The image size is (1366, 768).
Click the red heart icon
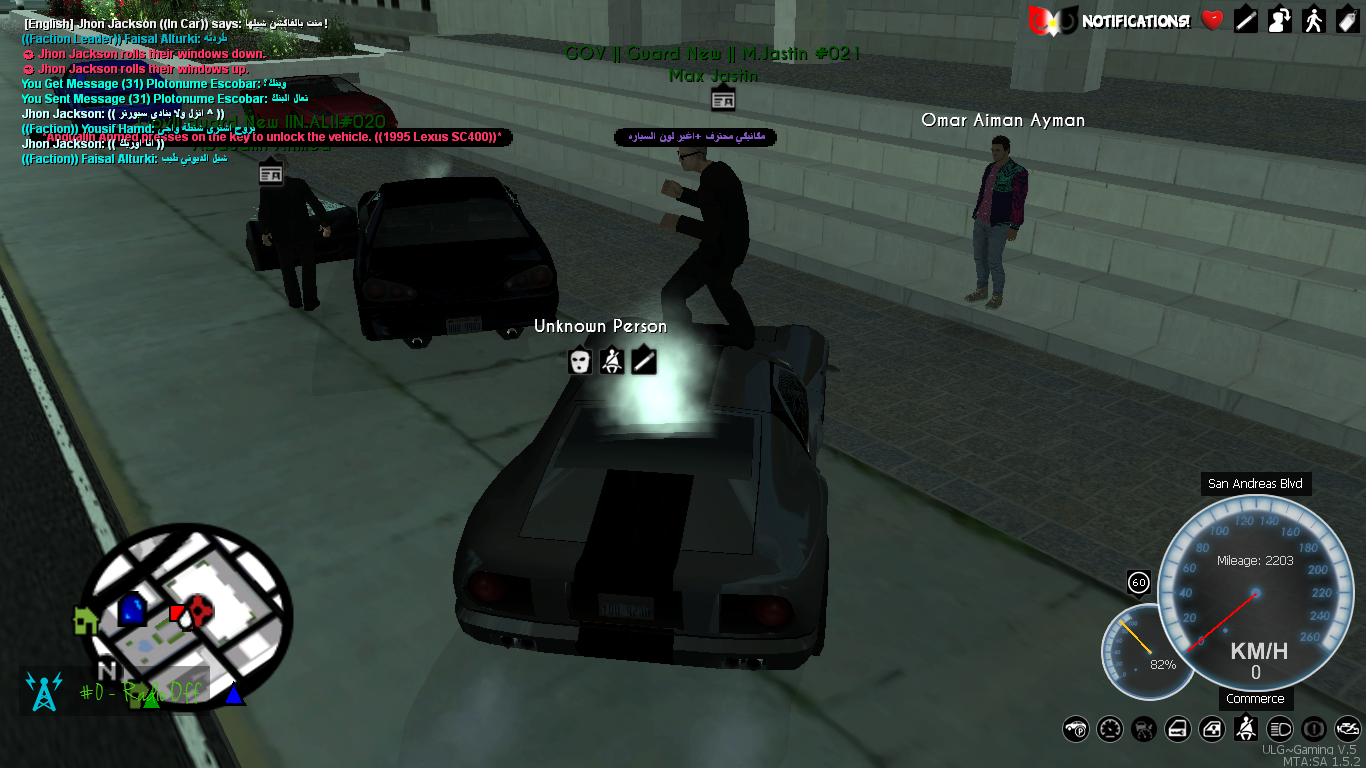[x=1212, y=20]
